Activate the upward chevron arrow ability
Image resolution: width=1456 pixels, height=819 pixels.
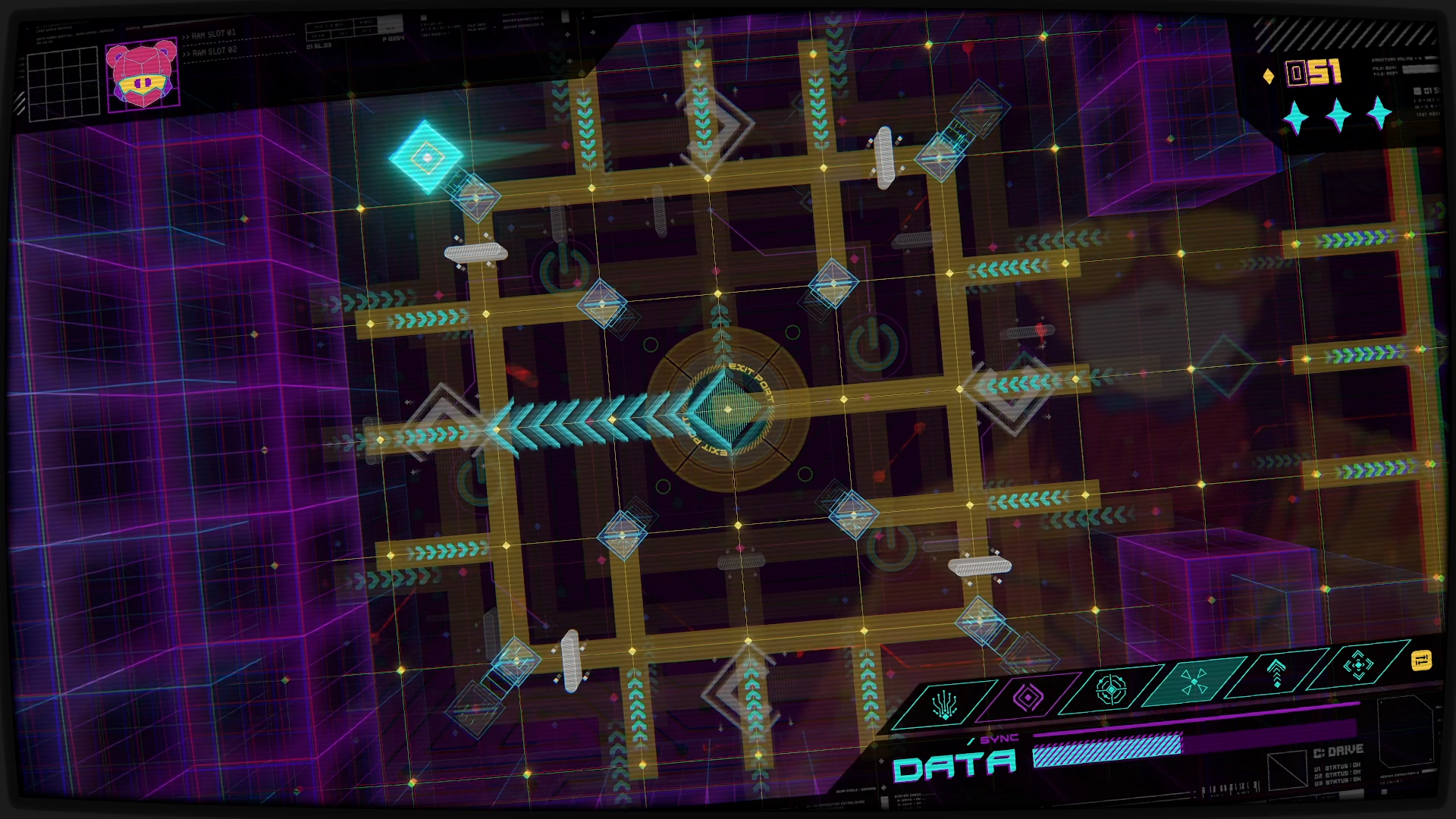pos(1276,672)
